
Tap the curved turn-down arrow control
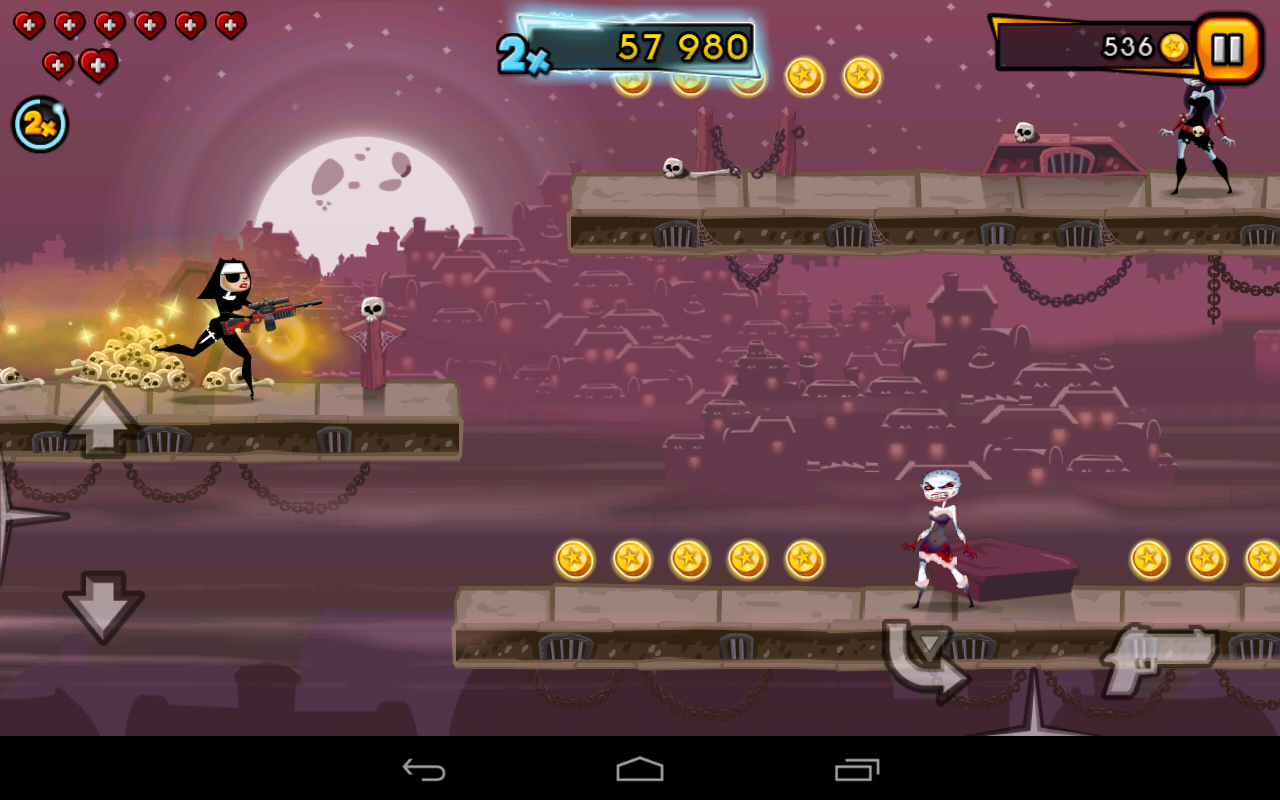point(925,655)
